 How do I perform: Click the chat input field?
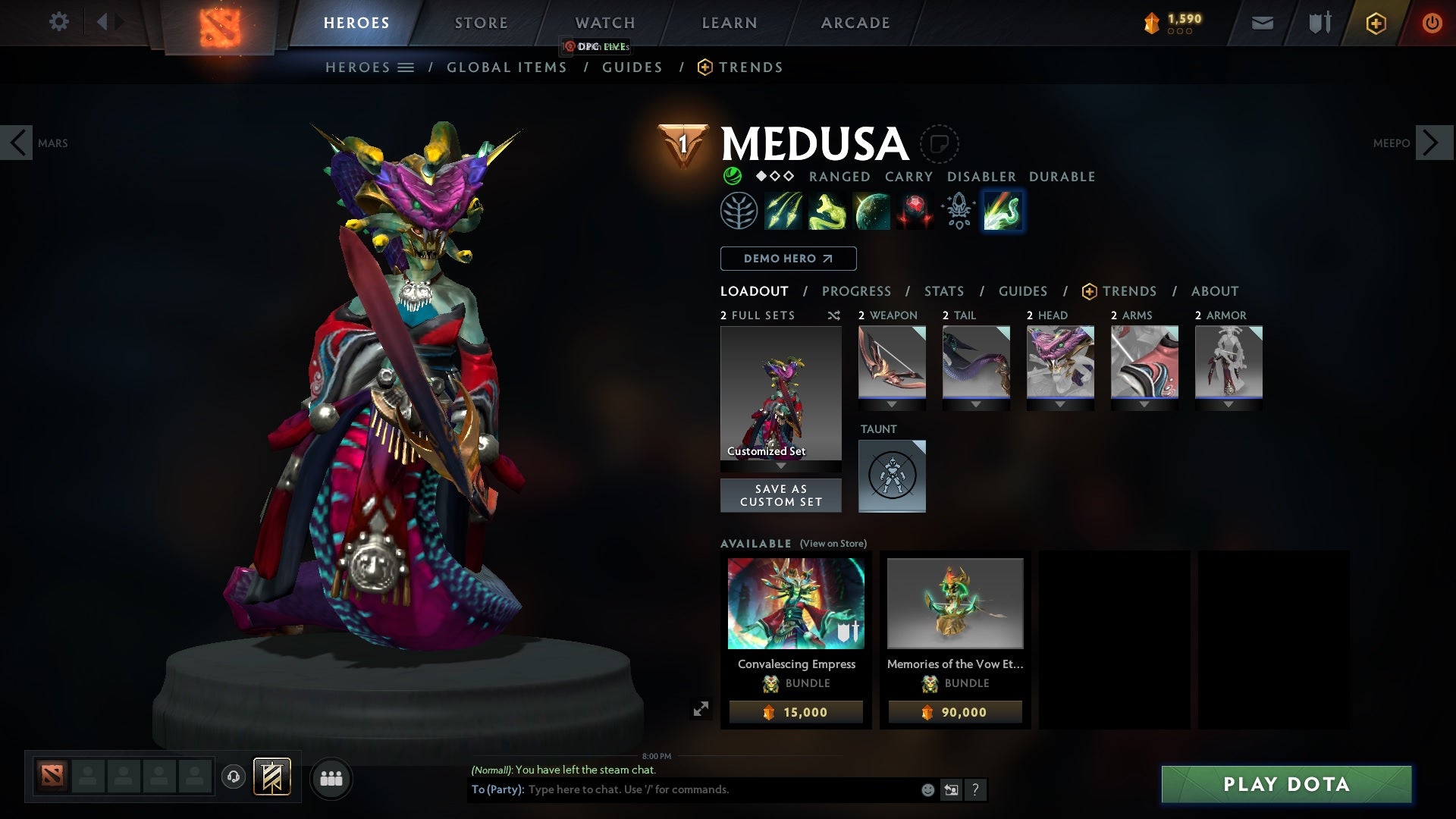click(720, 789)
